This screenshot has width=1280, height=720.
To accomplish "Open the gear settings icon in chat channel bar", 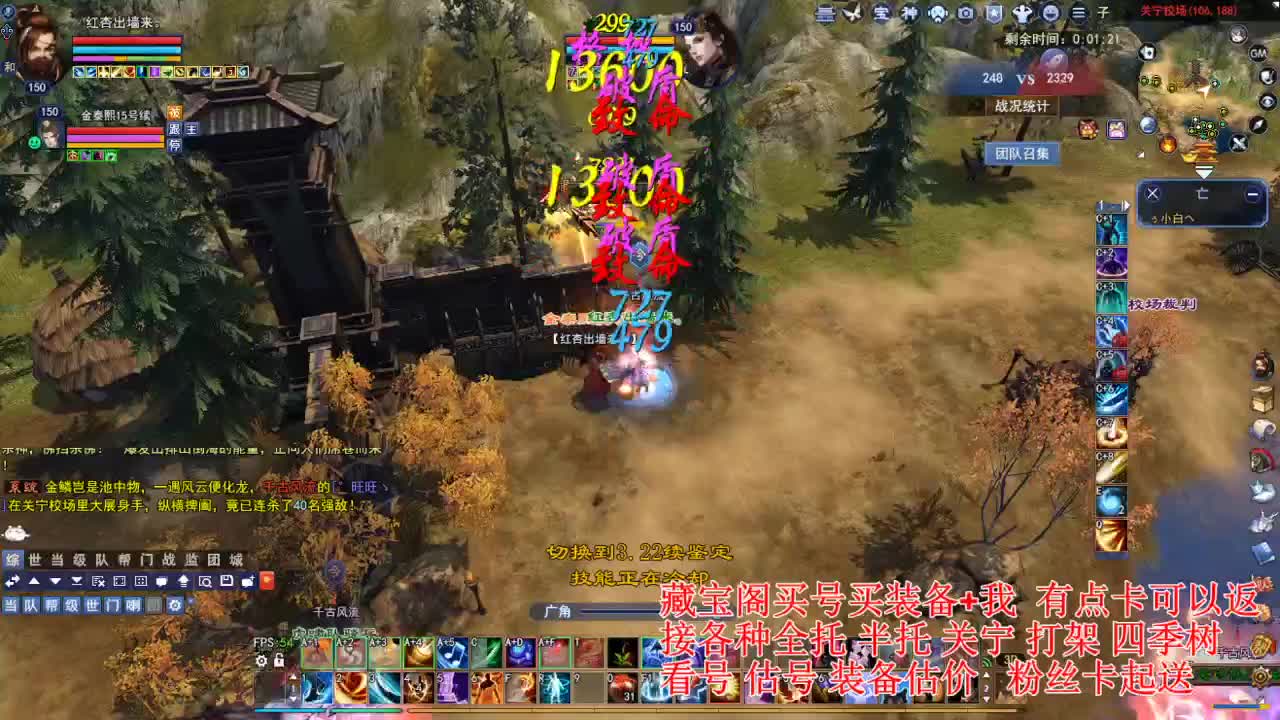I will coord(175,605).
